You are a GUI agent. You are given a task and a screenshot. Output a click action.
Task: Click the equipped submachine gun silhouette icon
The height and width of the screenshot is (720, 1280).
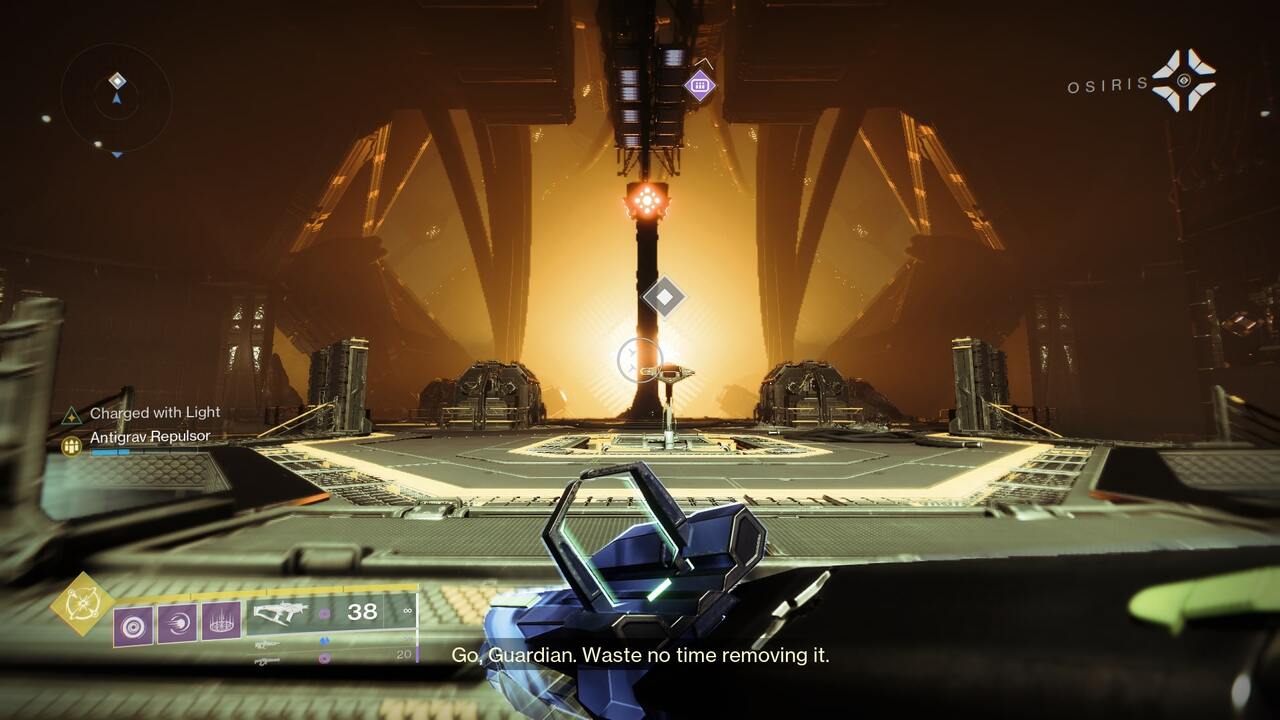283,613
